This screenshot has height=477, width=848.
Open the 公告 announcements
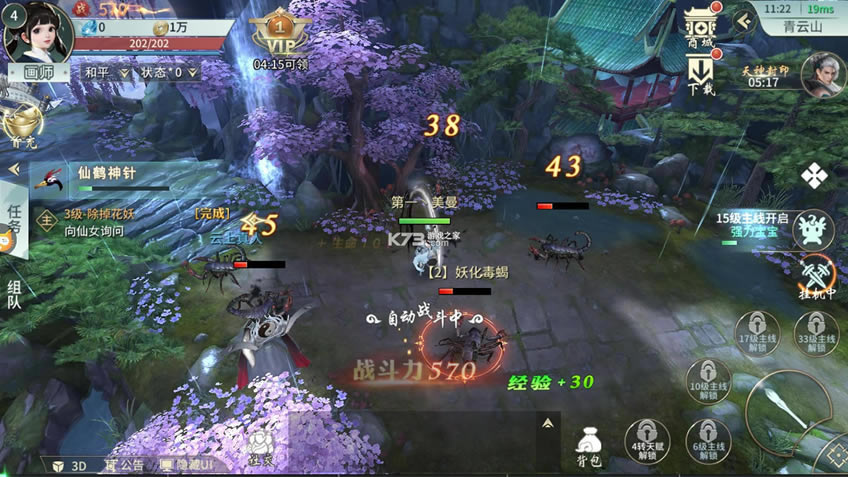pyautogui.click(x=125, y=465)
